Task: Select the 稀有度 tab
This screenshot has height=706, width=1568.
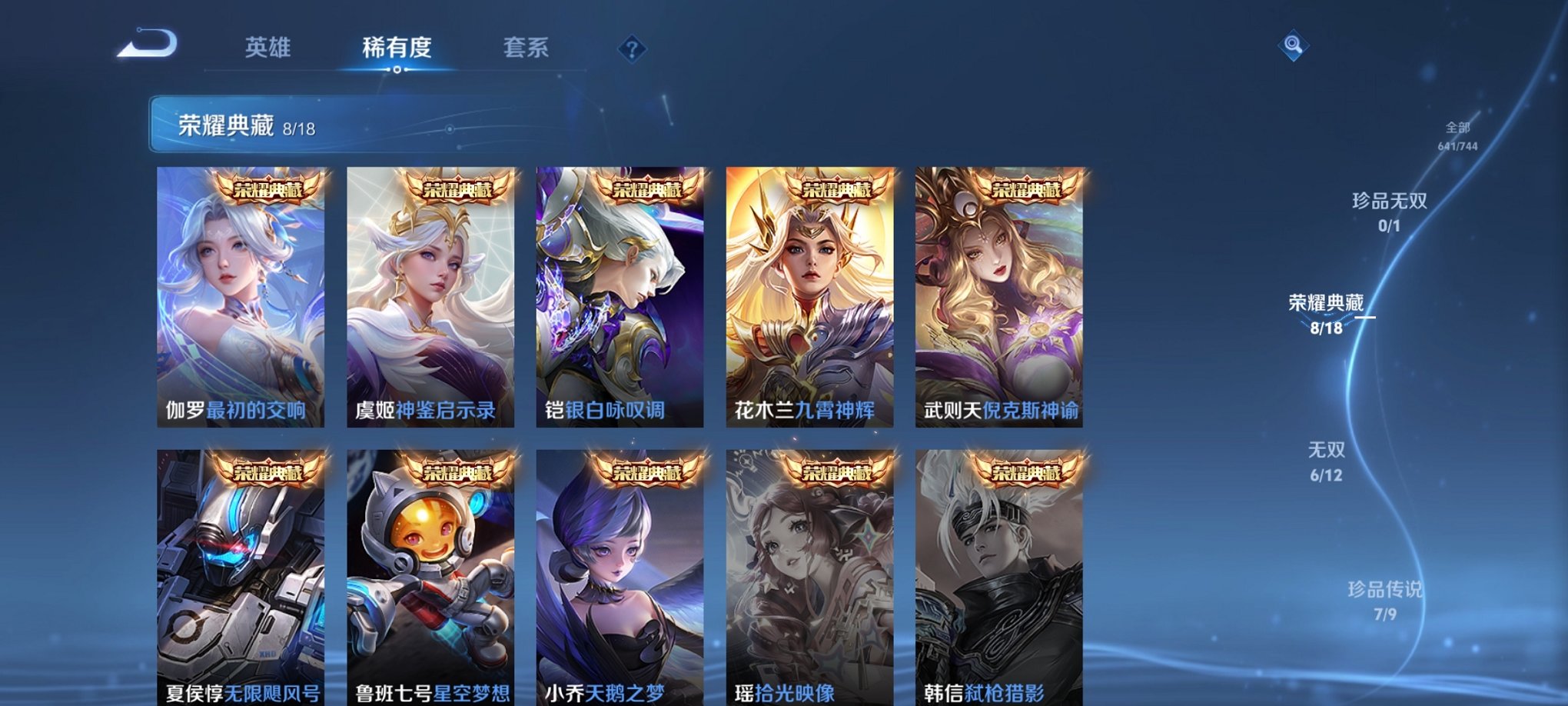Action: click(x=397, y=48)
